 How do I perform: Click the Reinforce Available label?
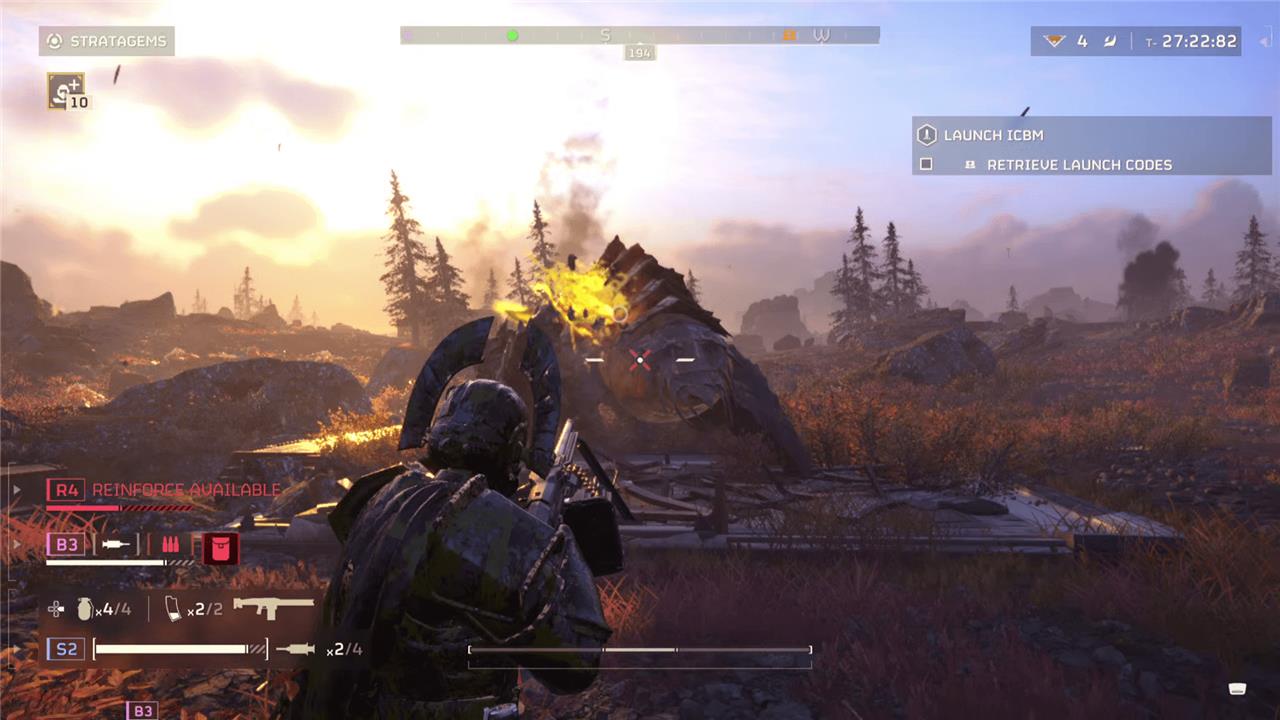coord(186,490)
